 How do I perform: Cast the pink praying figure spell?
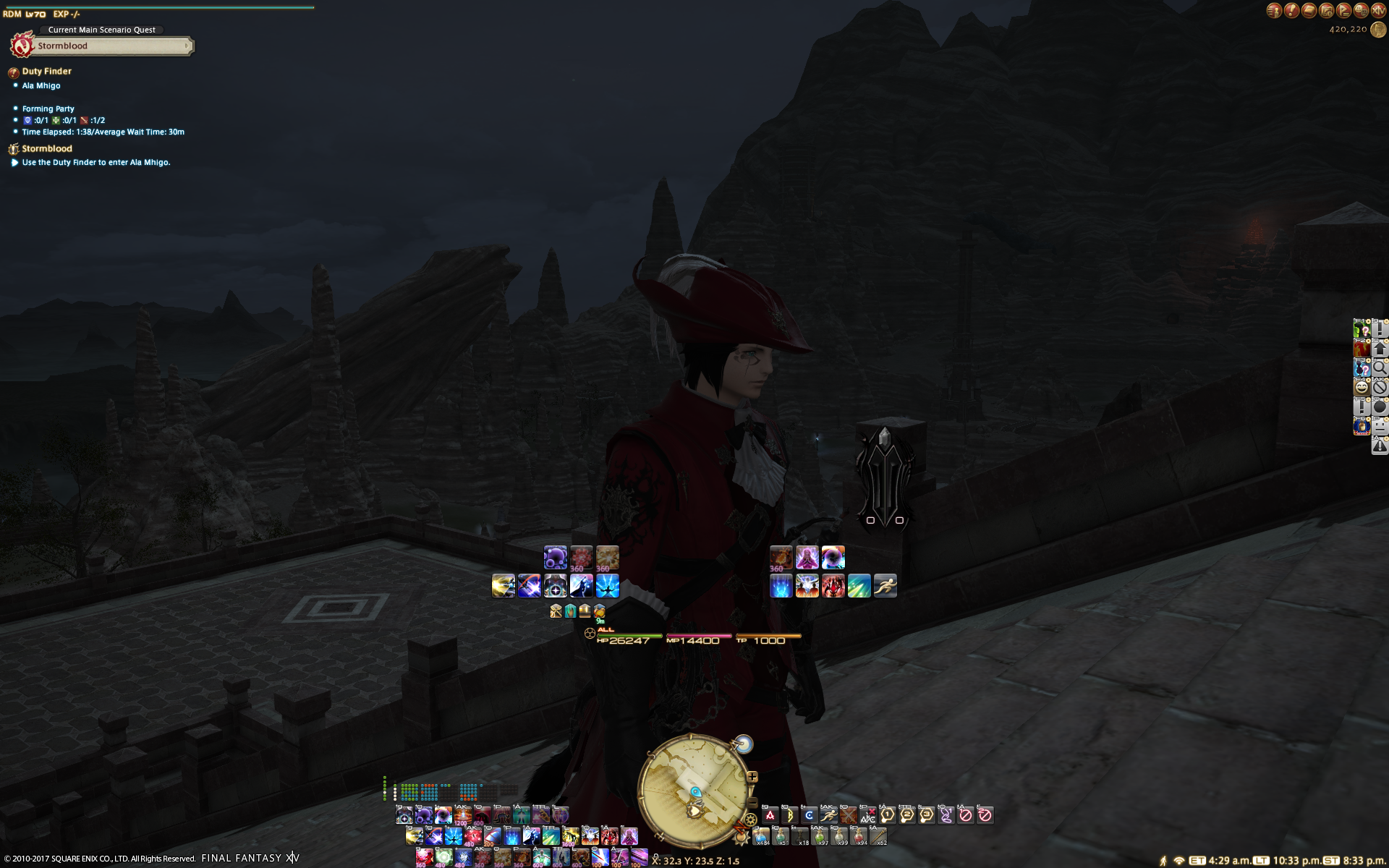point(807,558)
